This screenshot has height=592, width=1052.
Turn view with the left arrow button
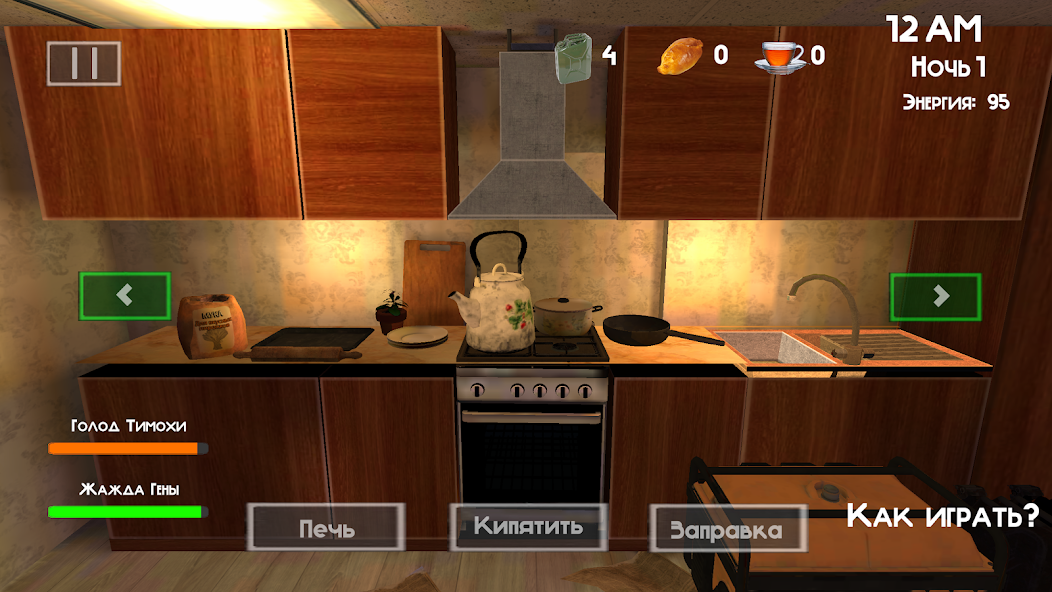coord(125,296)
